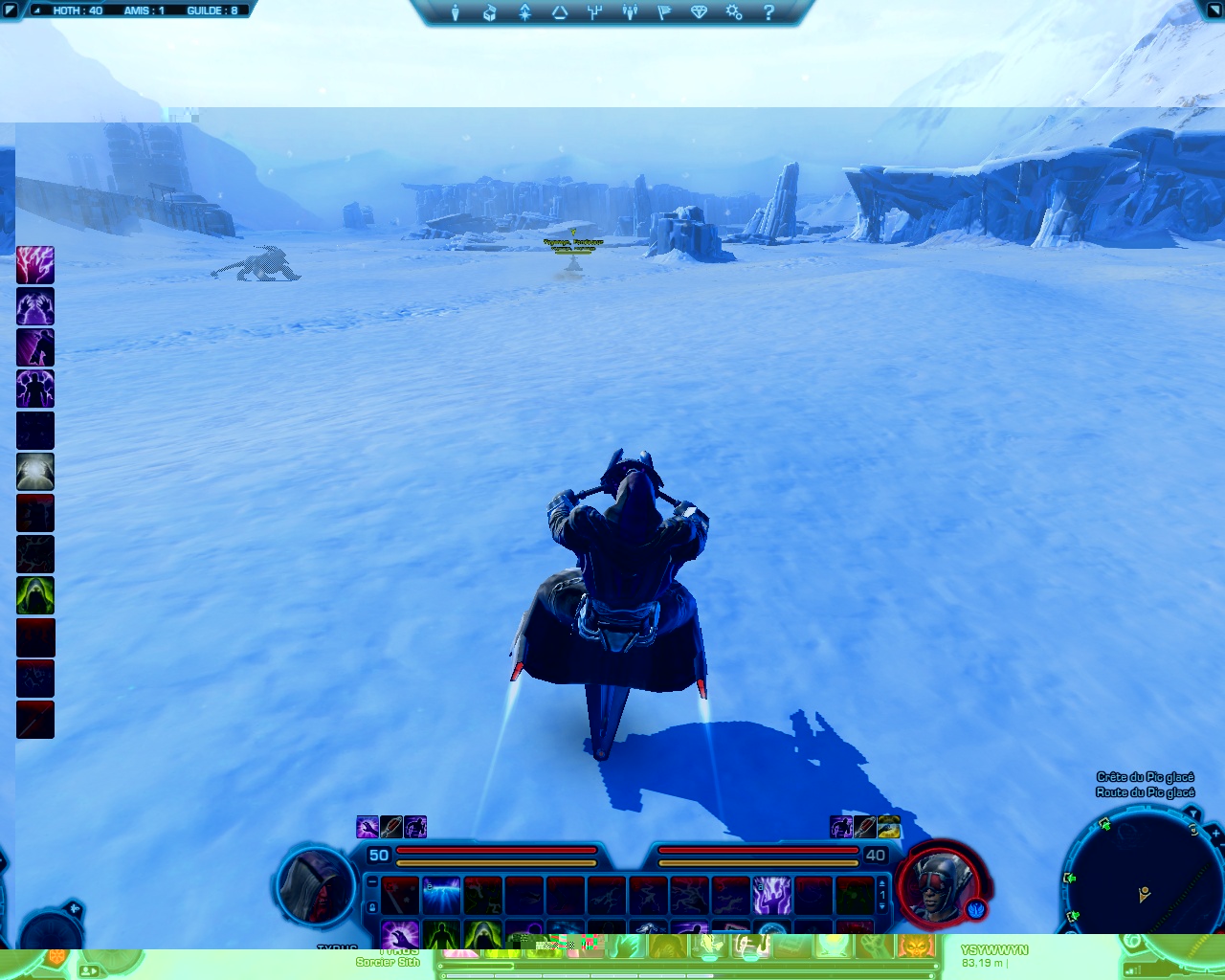Open the character sheet from top menu
The image size is (1225, 980).
click(456, 12)
